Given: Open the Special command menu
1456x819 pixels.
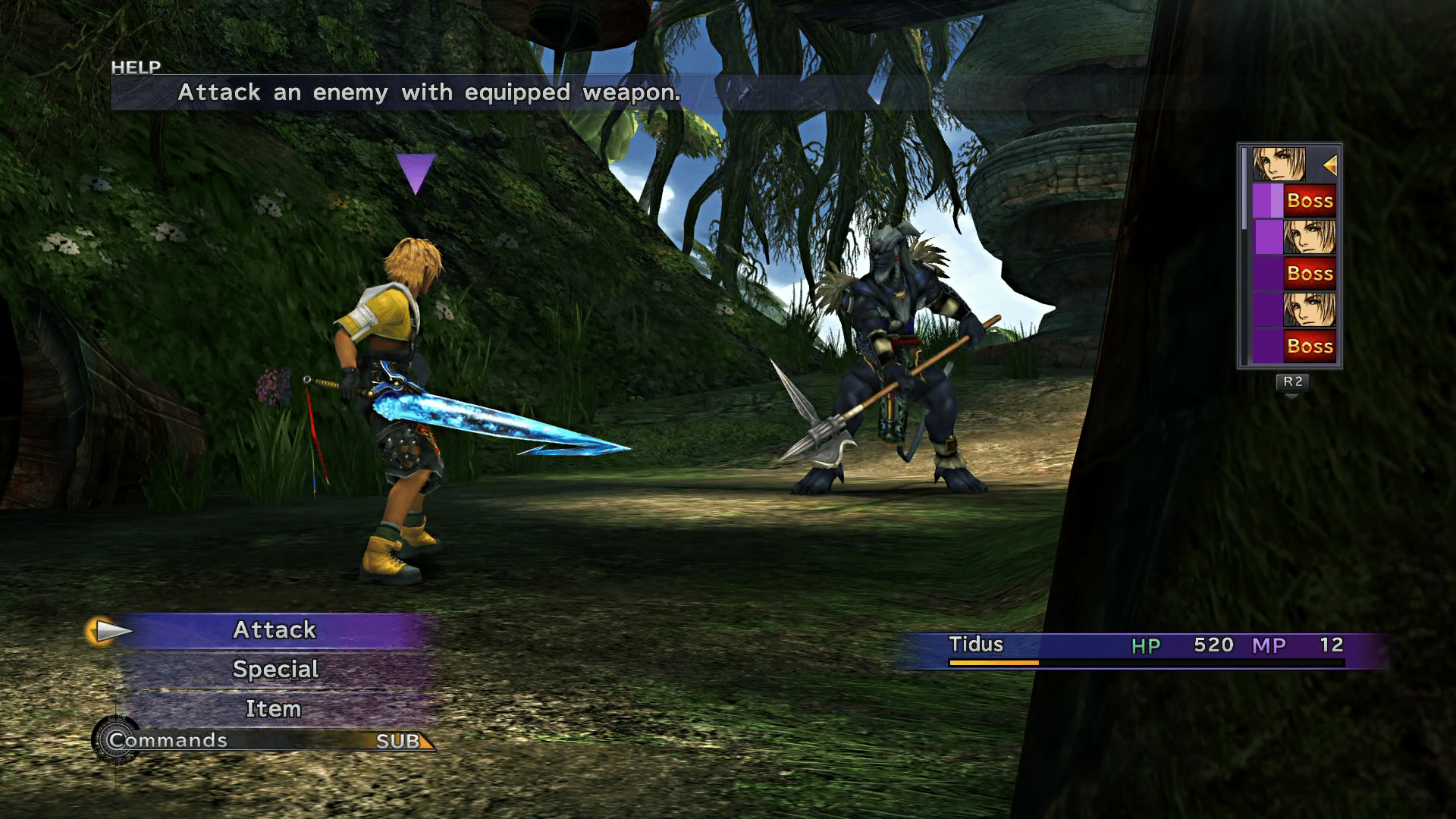Looking at the screenshot, I should pos(275,669).
